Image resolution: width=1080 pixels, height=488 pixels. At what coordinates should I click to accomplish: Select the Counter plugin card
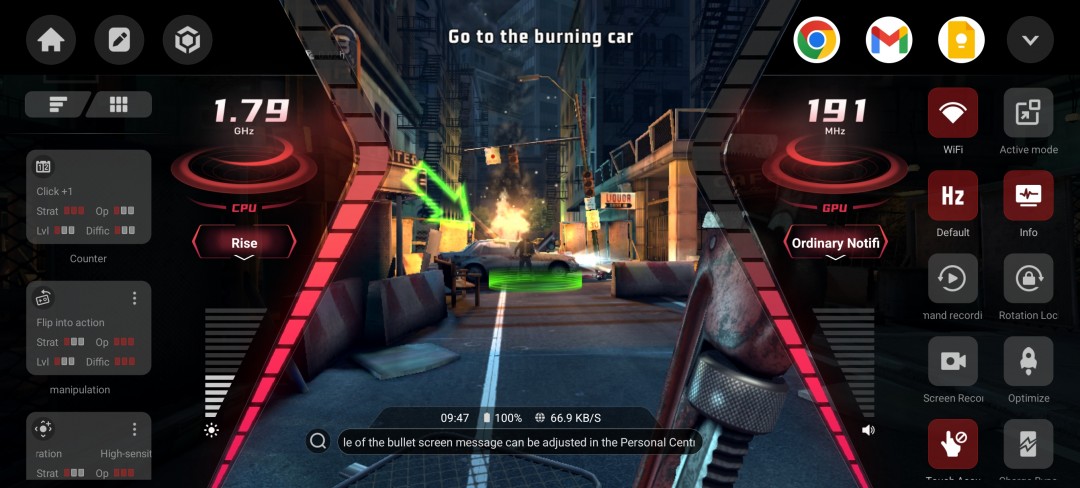point(88,197)
